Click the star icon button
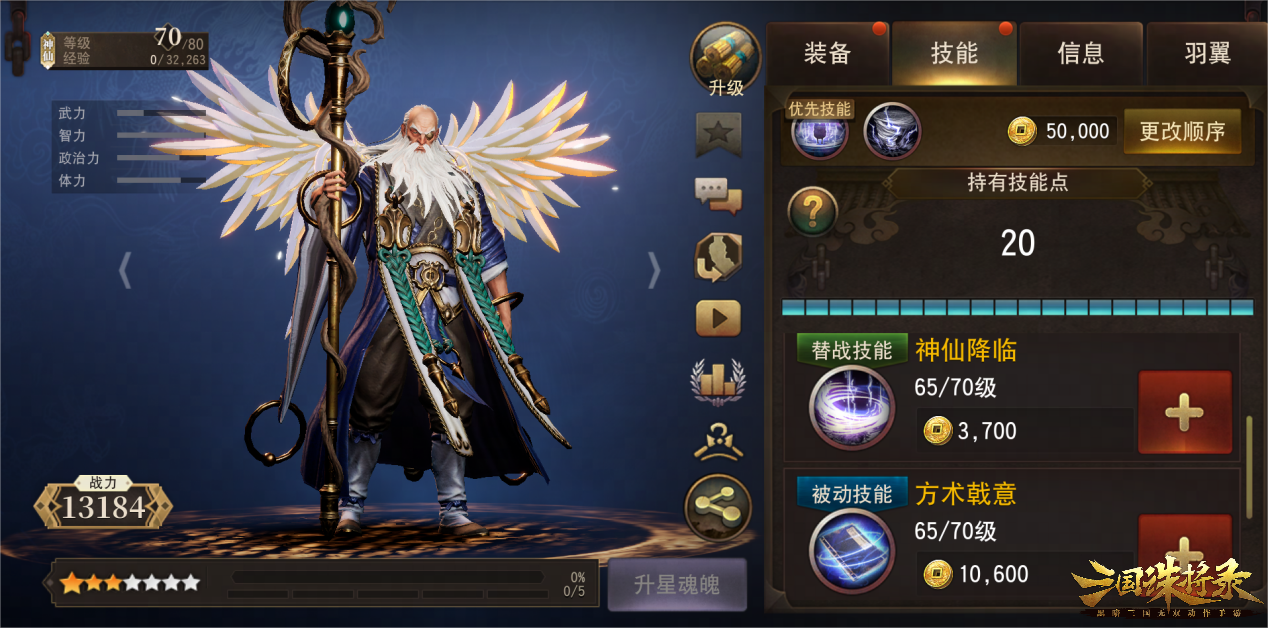The image size is (1268, 628). 719,132
